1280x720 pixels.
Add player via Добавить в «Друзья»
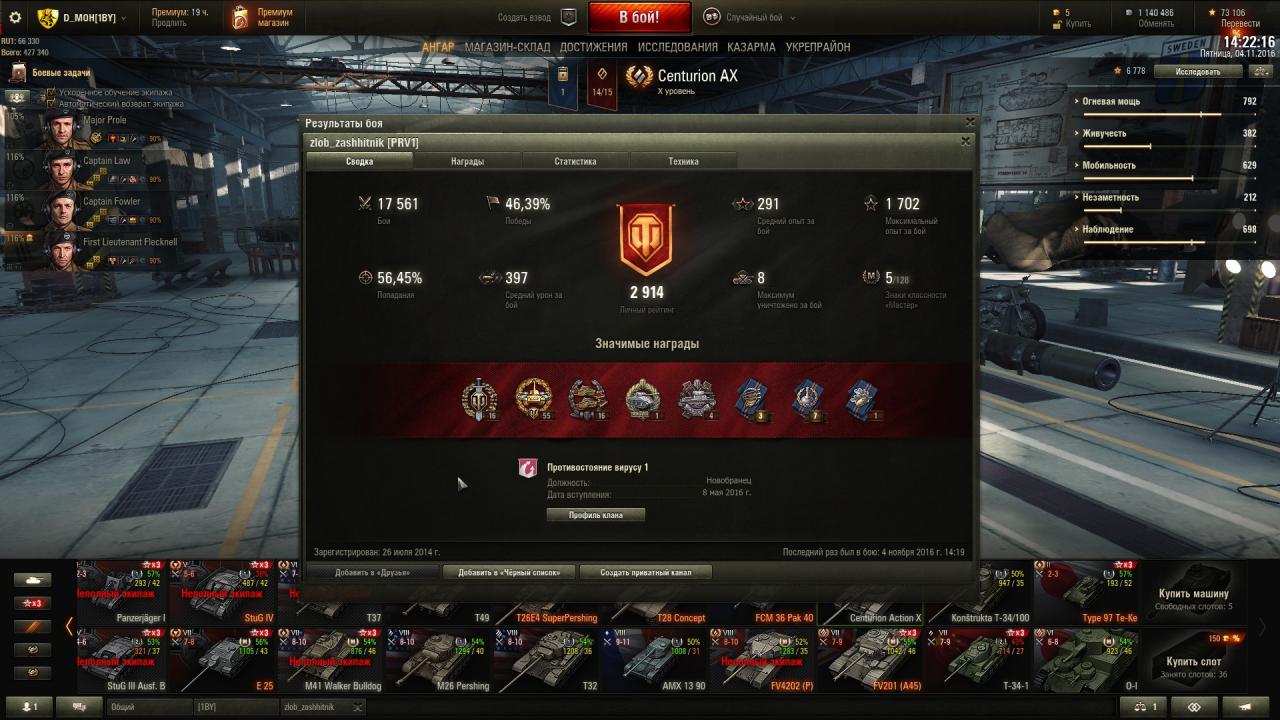(372, 572)
